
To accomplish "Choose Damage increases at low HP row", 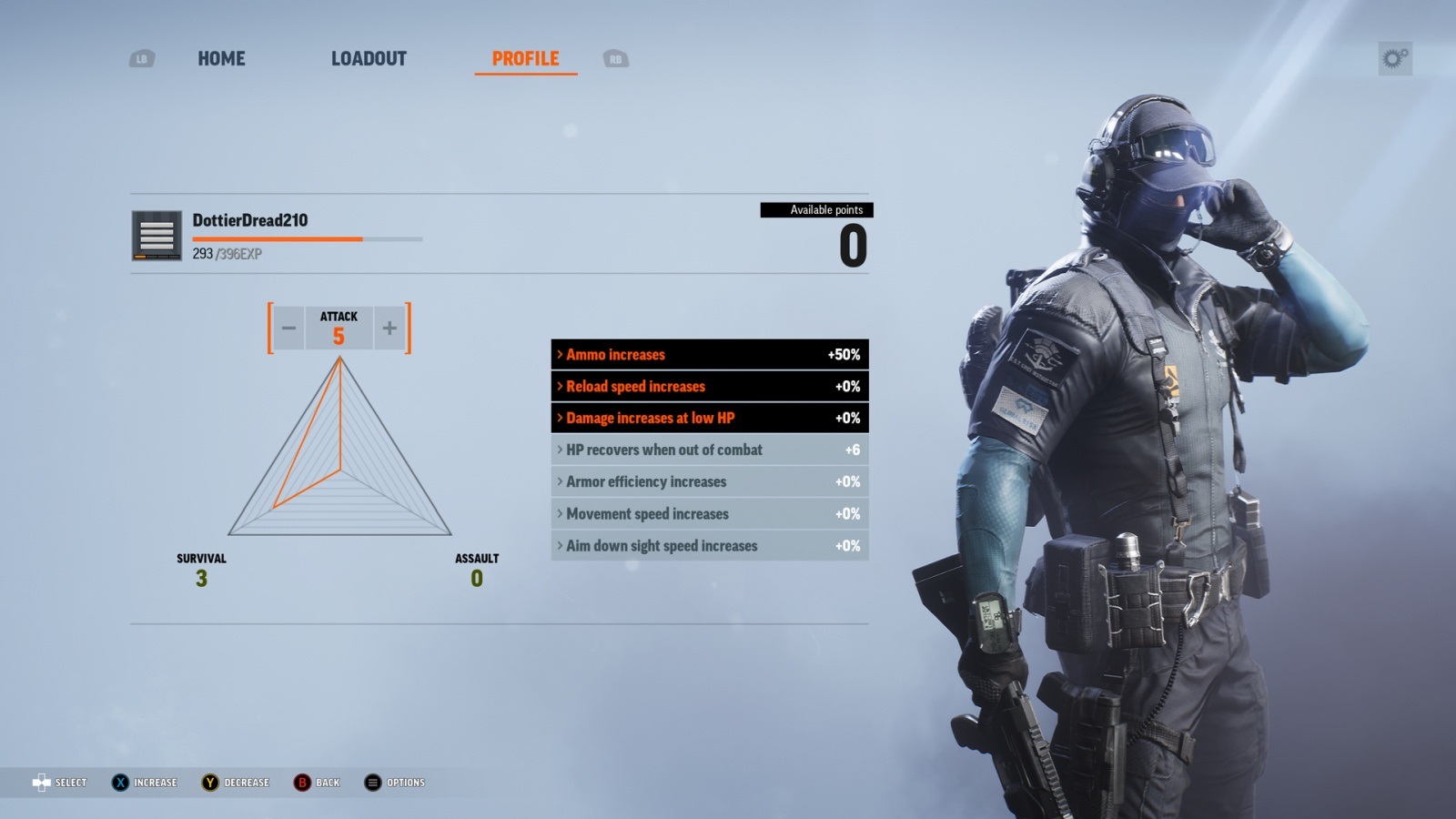I will 709,419.
